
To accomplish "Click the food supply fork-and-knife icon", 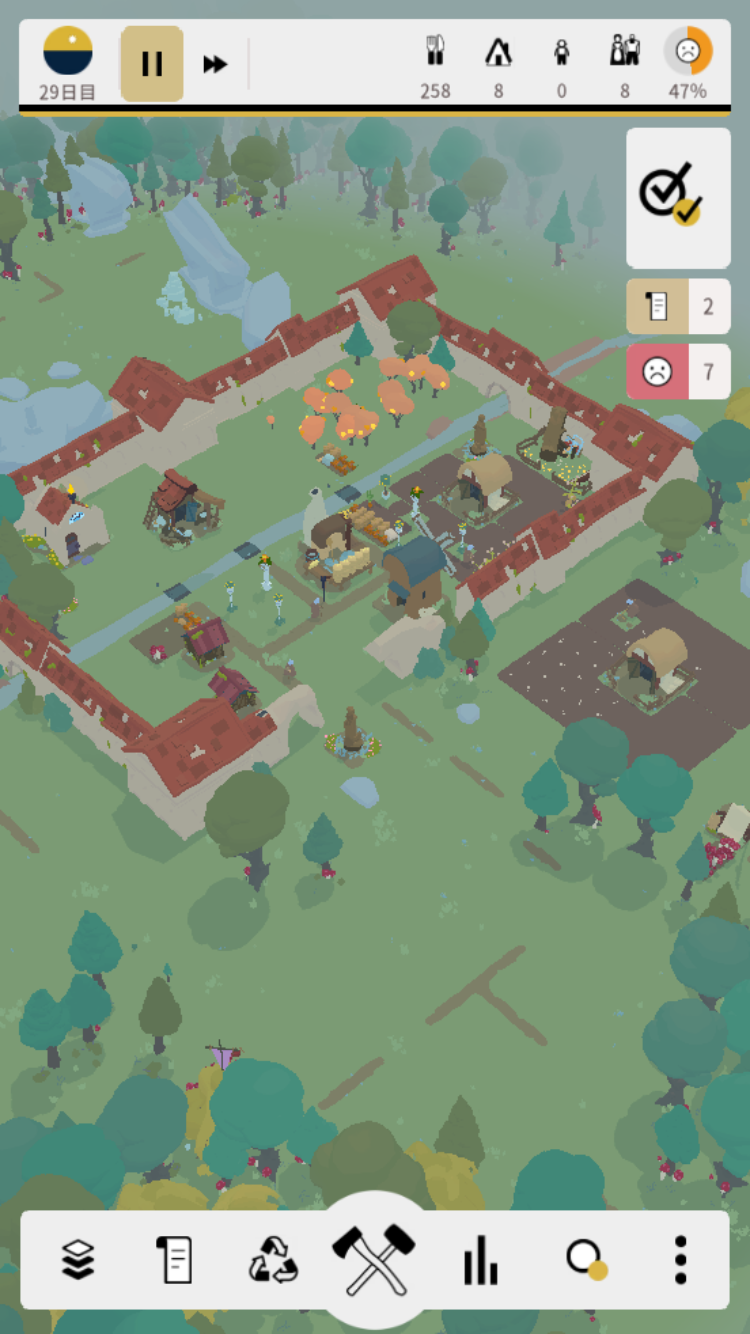I will pos(435,52).
